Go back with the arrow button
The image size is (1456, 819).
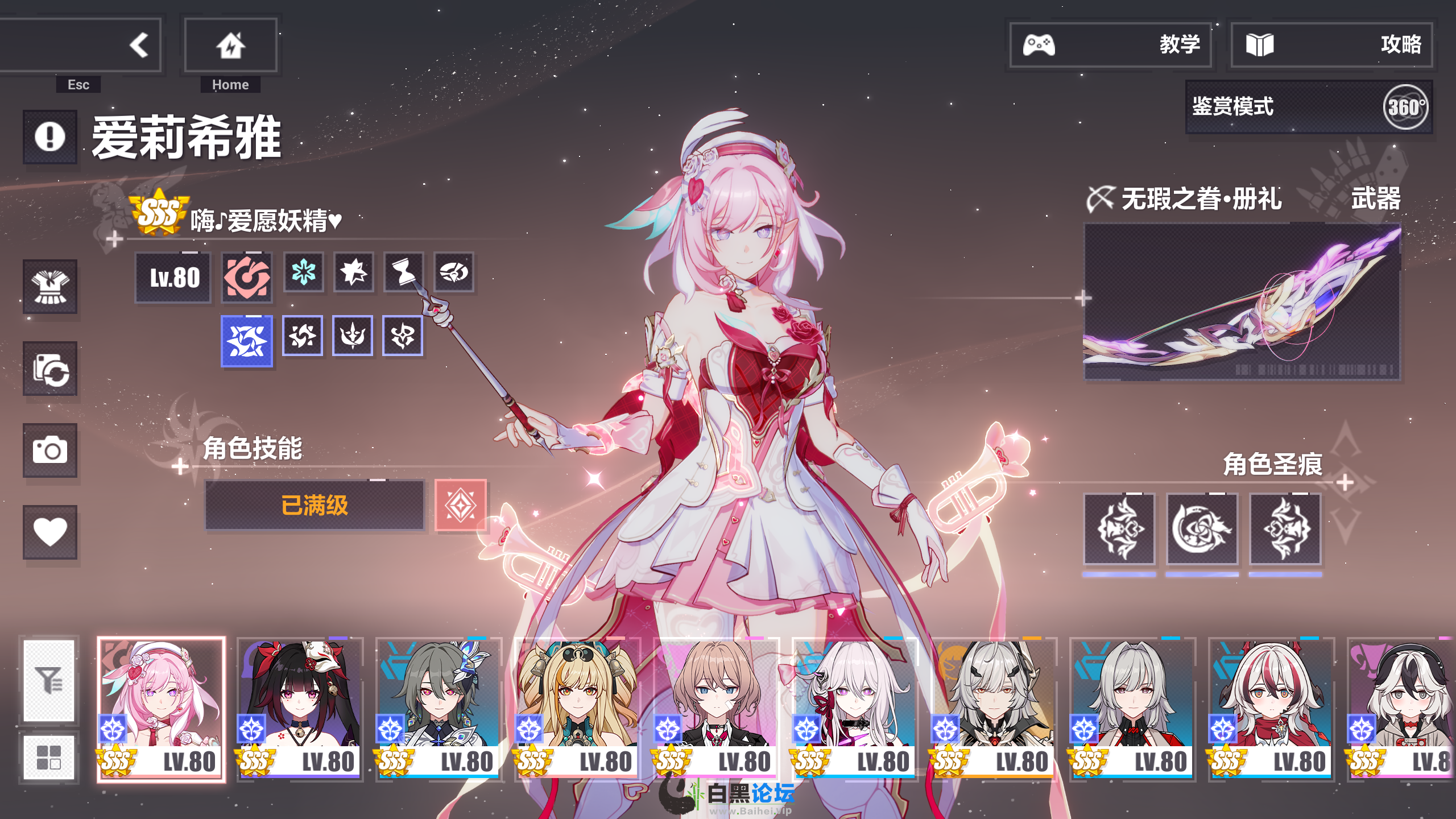point(138,45)
